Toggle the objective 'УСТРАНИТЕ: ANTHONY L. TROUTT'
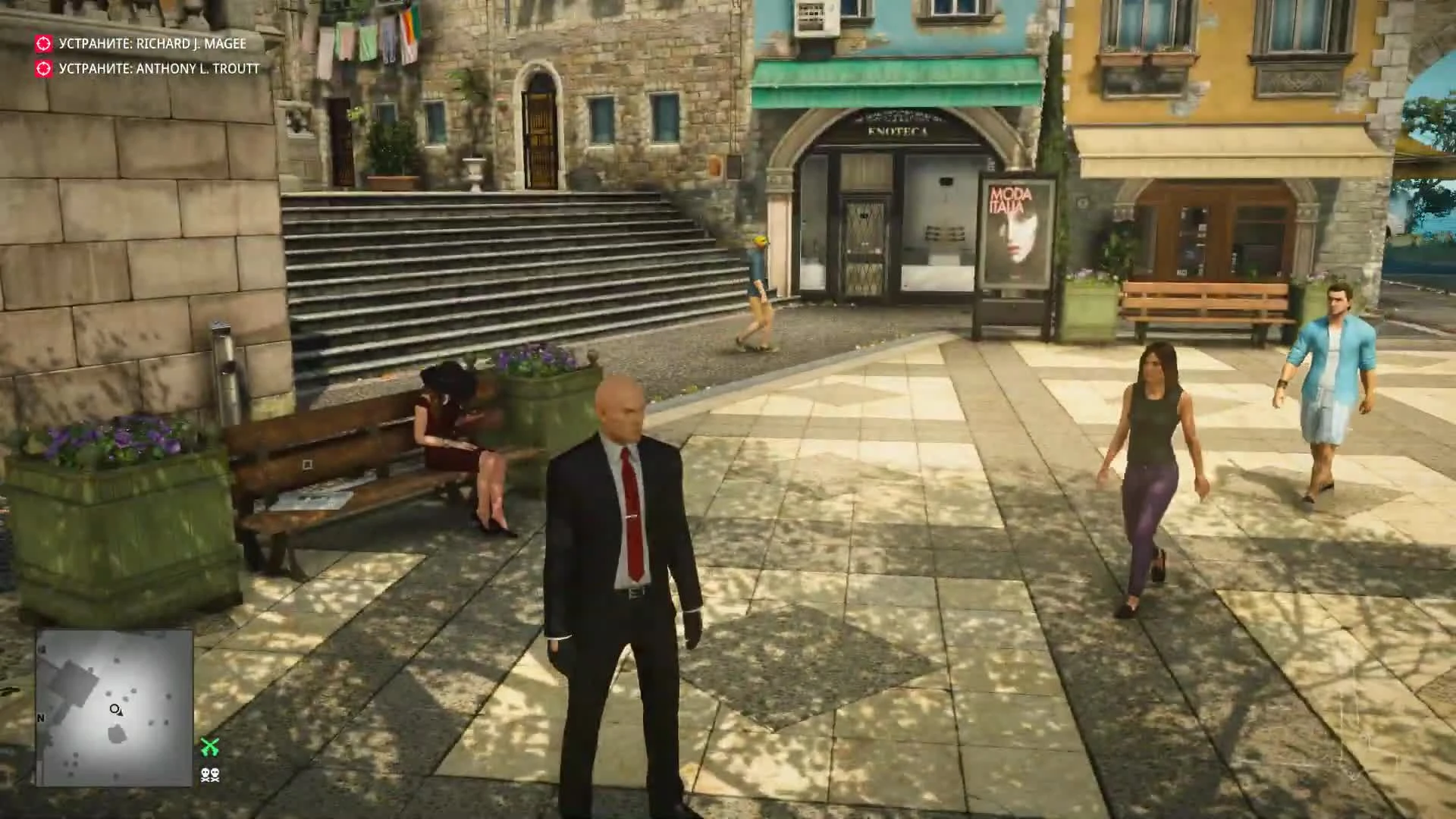Screen dimensions: 1456x819 [158, 68]
